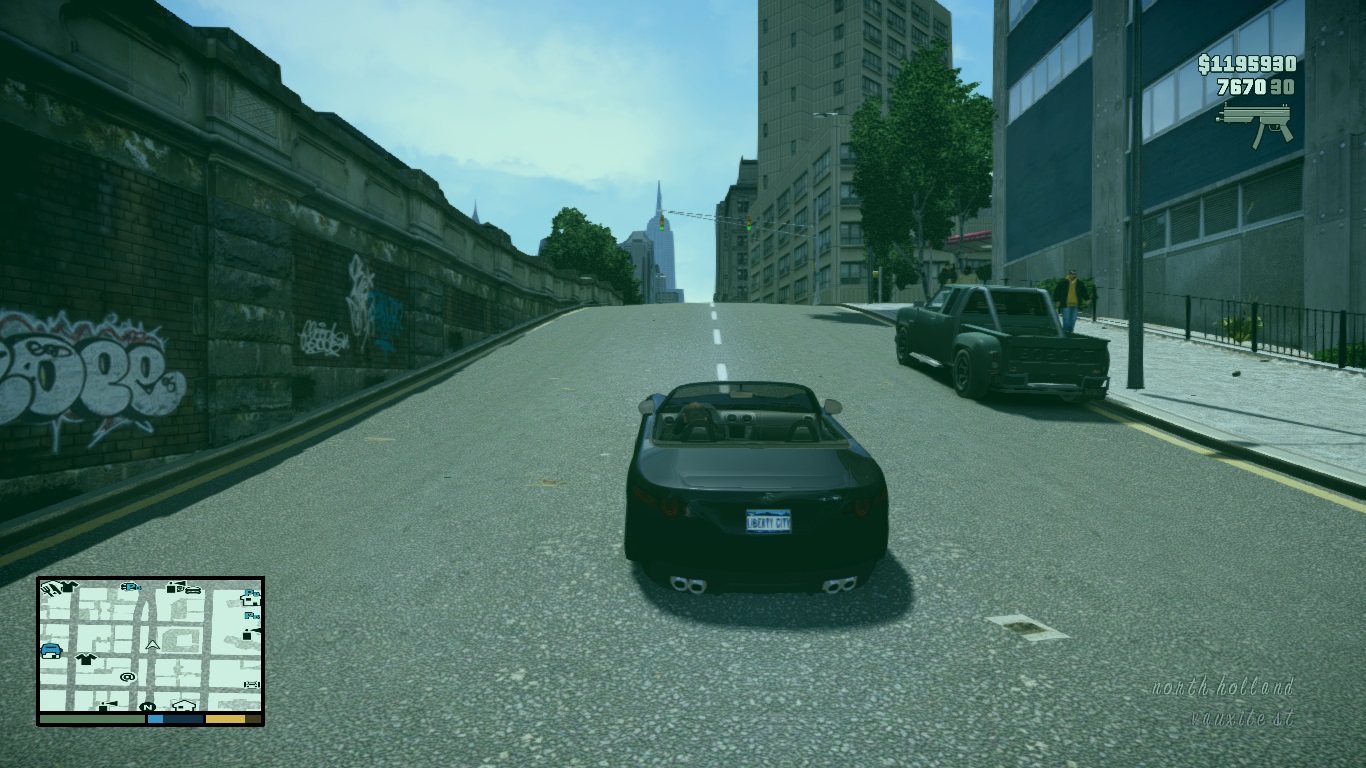Click the internet cafe @ marker on minimap
1366x768 pixels.
point(127,677)
